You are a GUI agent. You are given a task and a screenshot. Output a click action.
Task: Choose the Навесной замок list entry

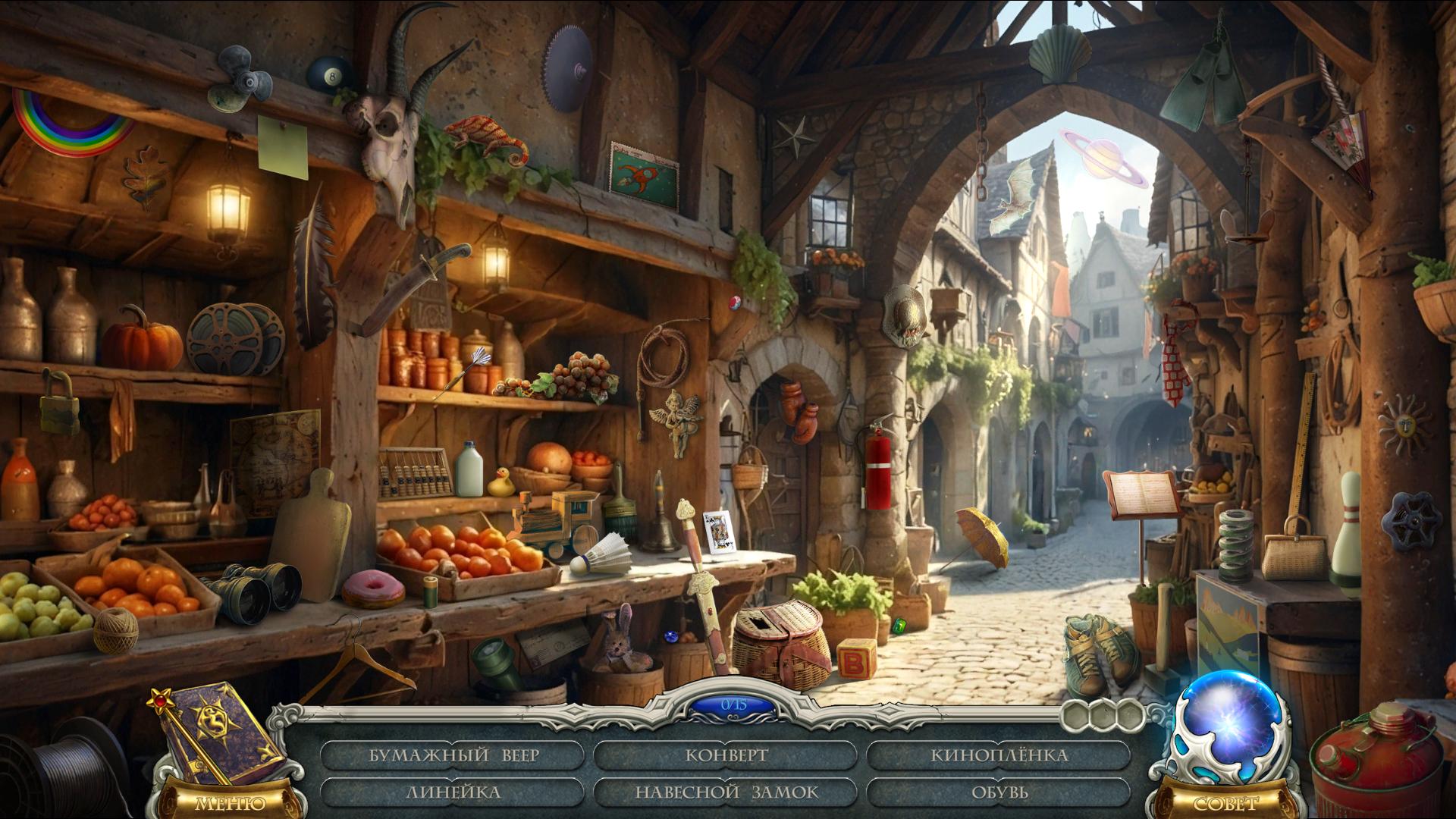coord(726,792)
